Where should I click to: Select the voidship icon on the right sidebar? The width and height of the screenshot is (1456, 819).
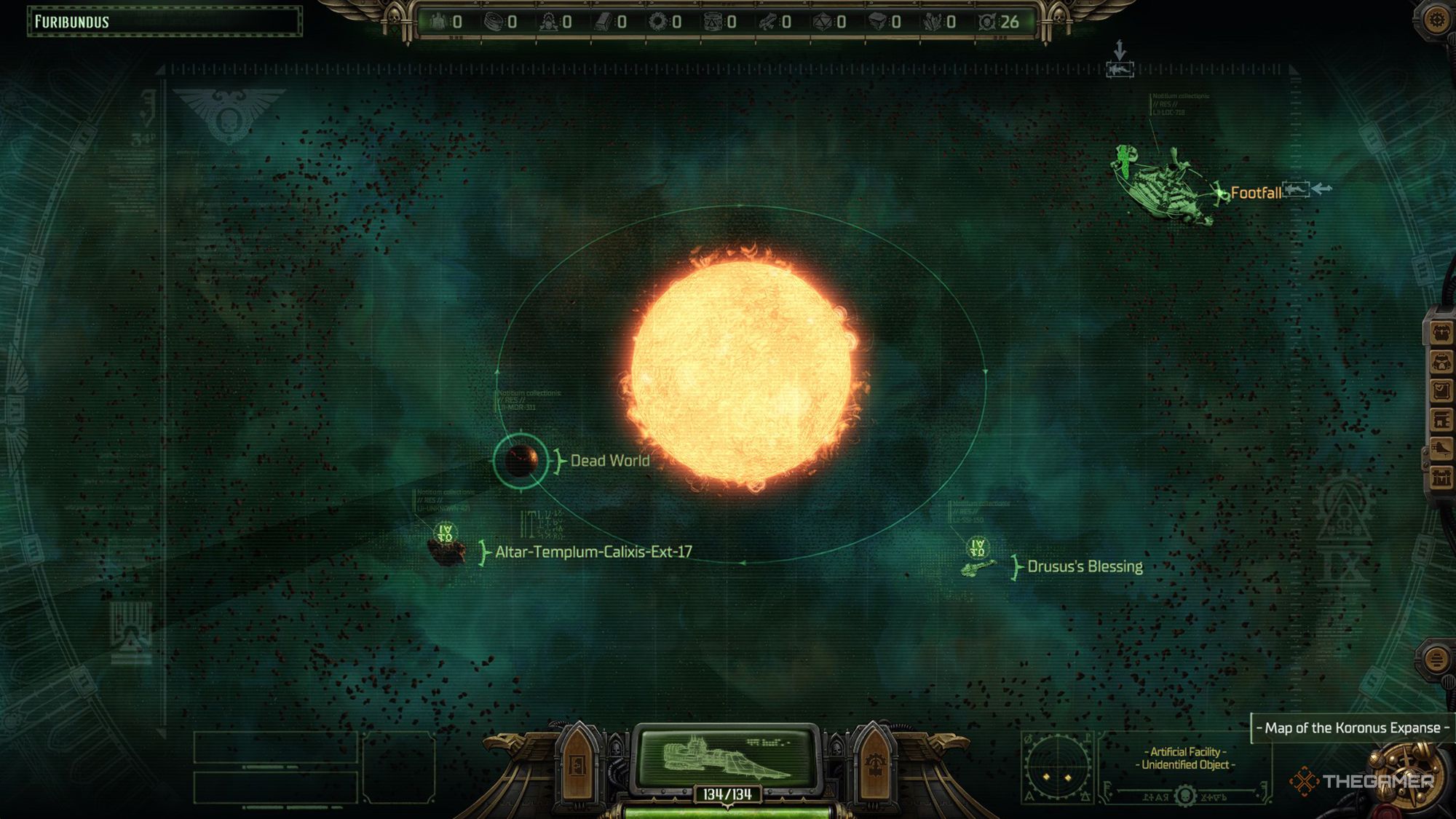point(1441,448)
